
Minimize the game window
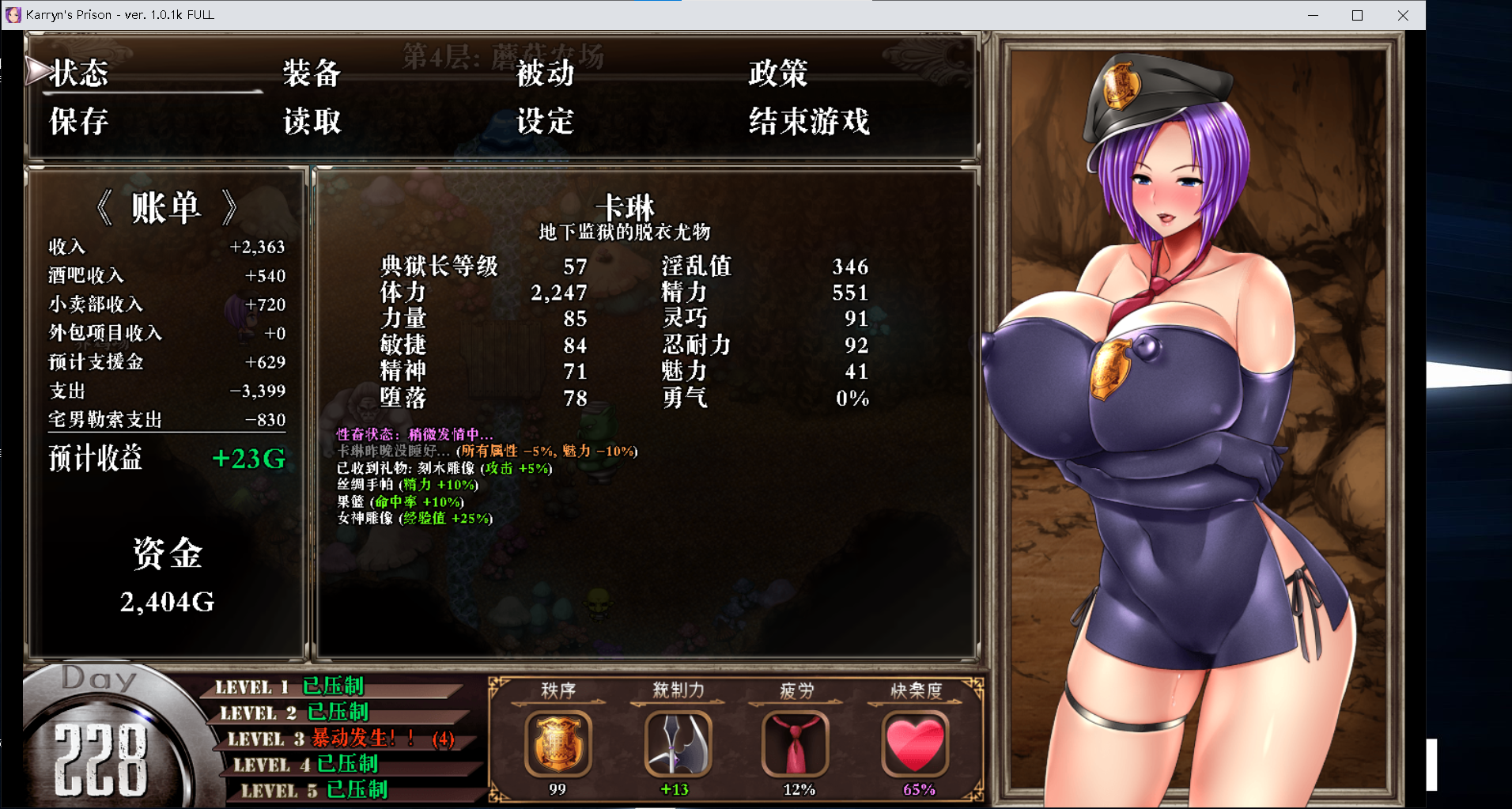click(1313, 15)
